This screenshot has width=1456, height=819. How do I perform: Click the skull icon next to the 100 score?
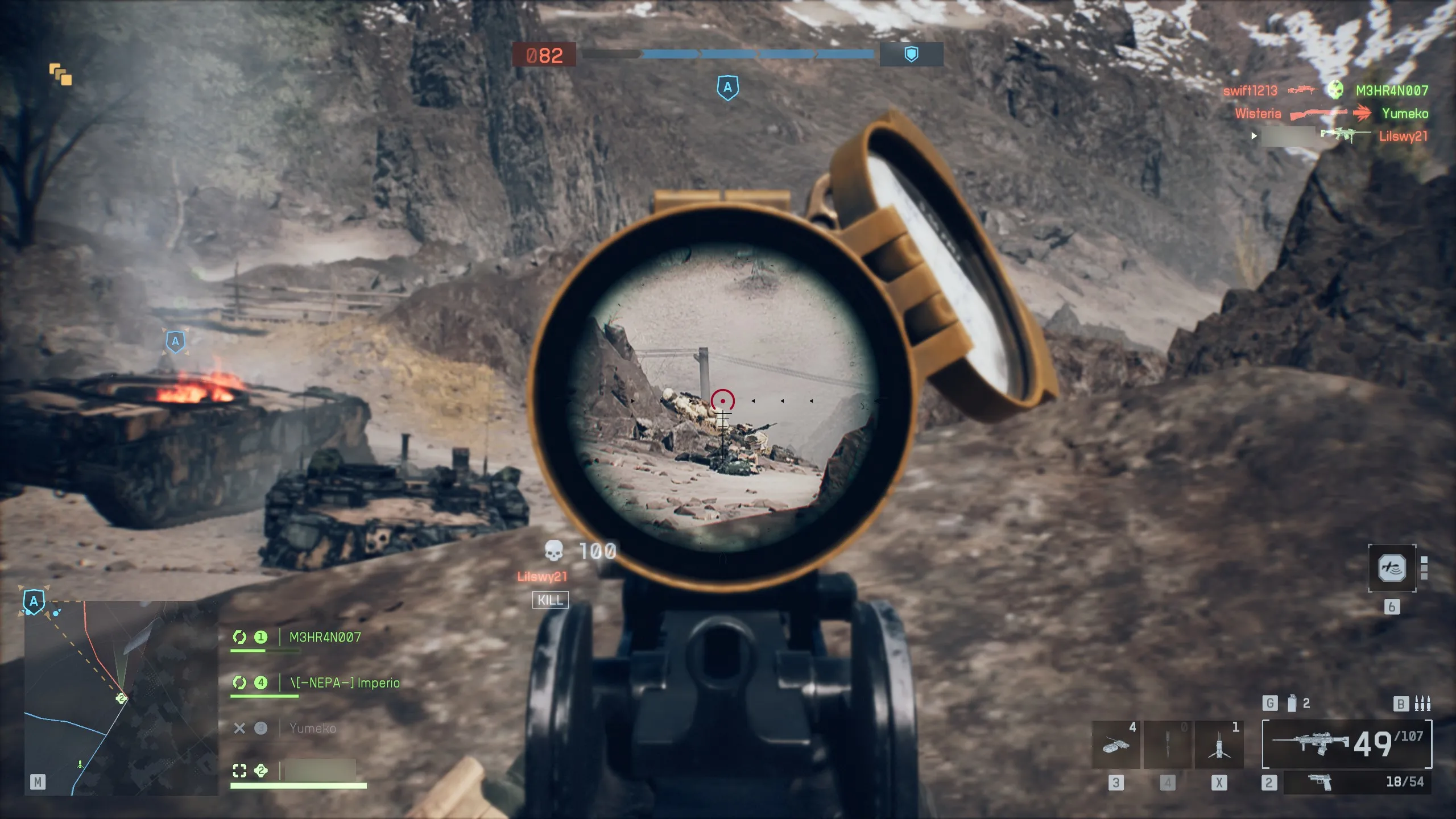(553, 551)
